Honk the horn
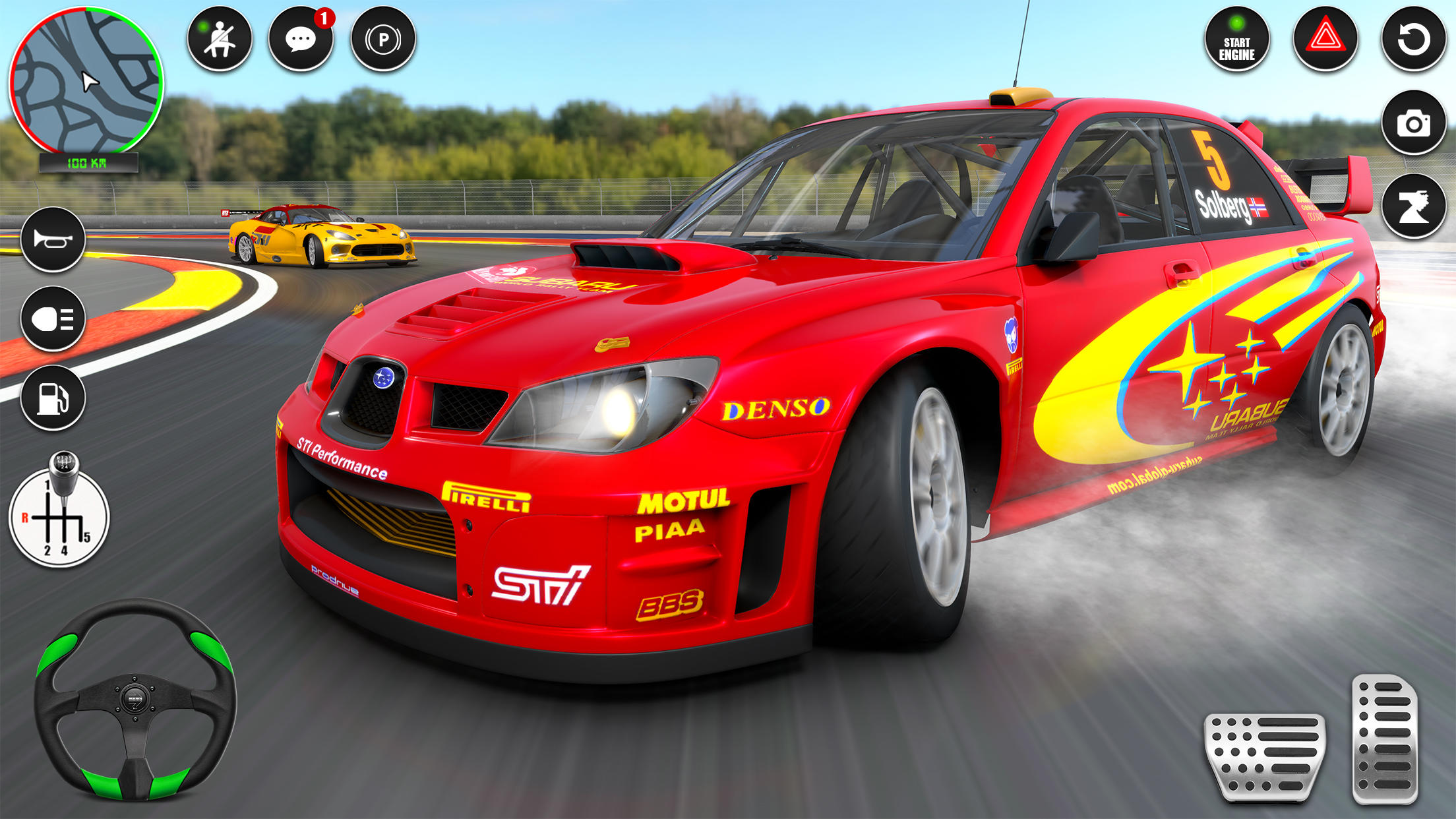The width and height of the screenshot is (1456, 819). (x=53, y=240)
